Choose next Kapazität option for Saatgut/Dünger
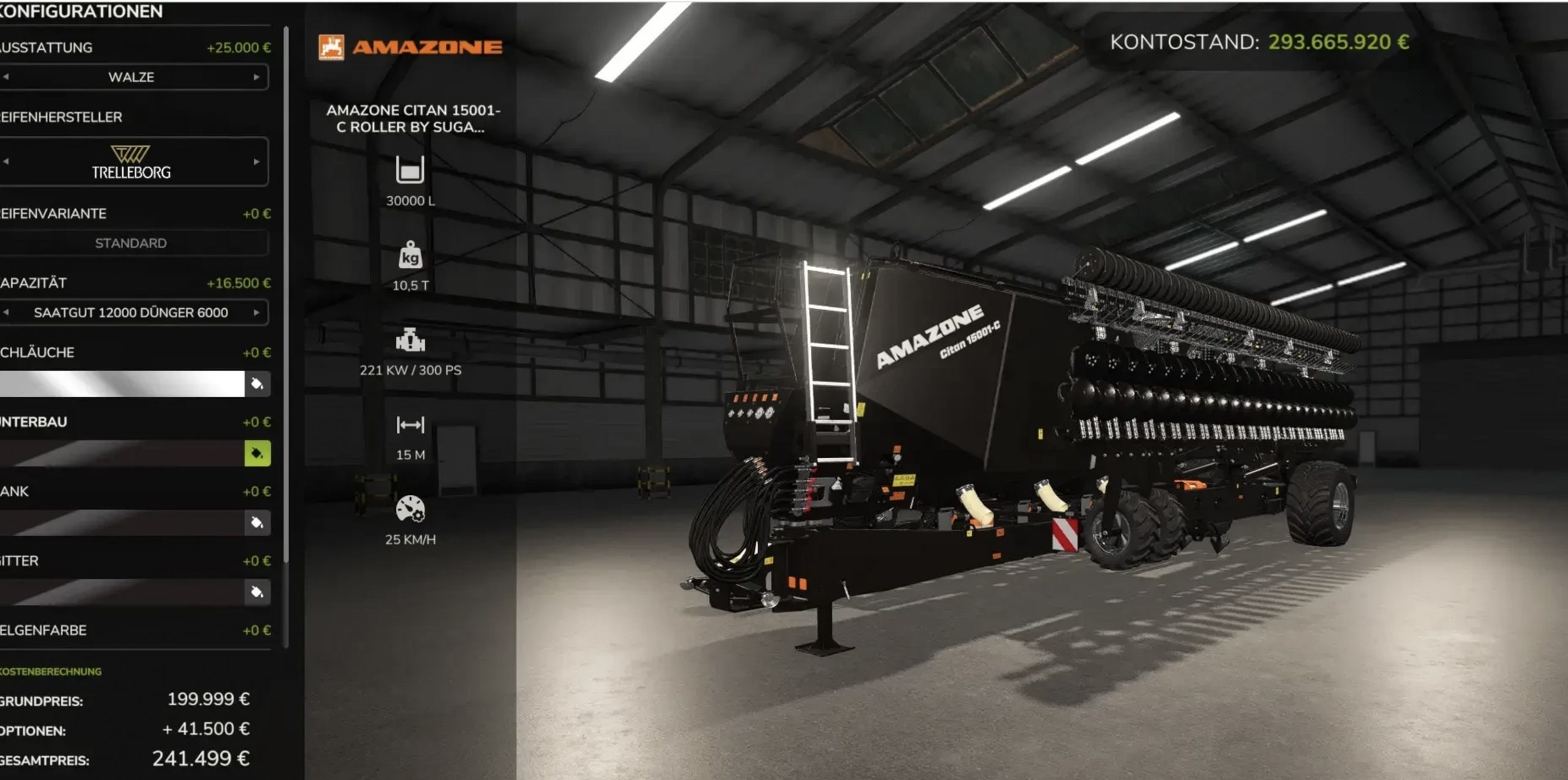Image resolution: width=1568 pixels, height=780 pixels. pos(257,312)
